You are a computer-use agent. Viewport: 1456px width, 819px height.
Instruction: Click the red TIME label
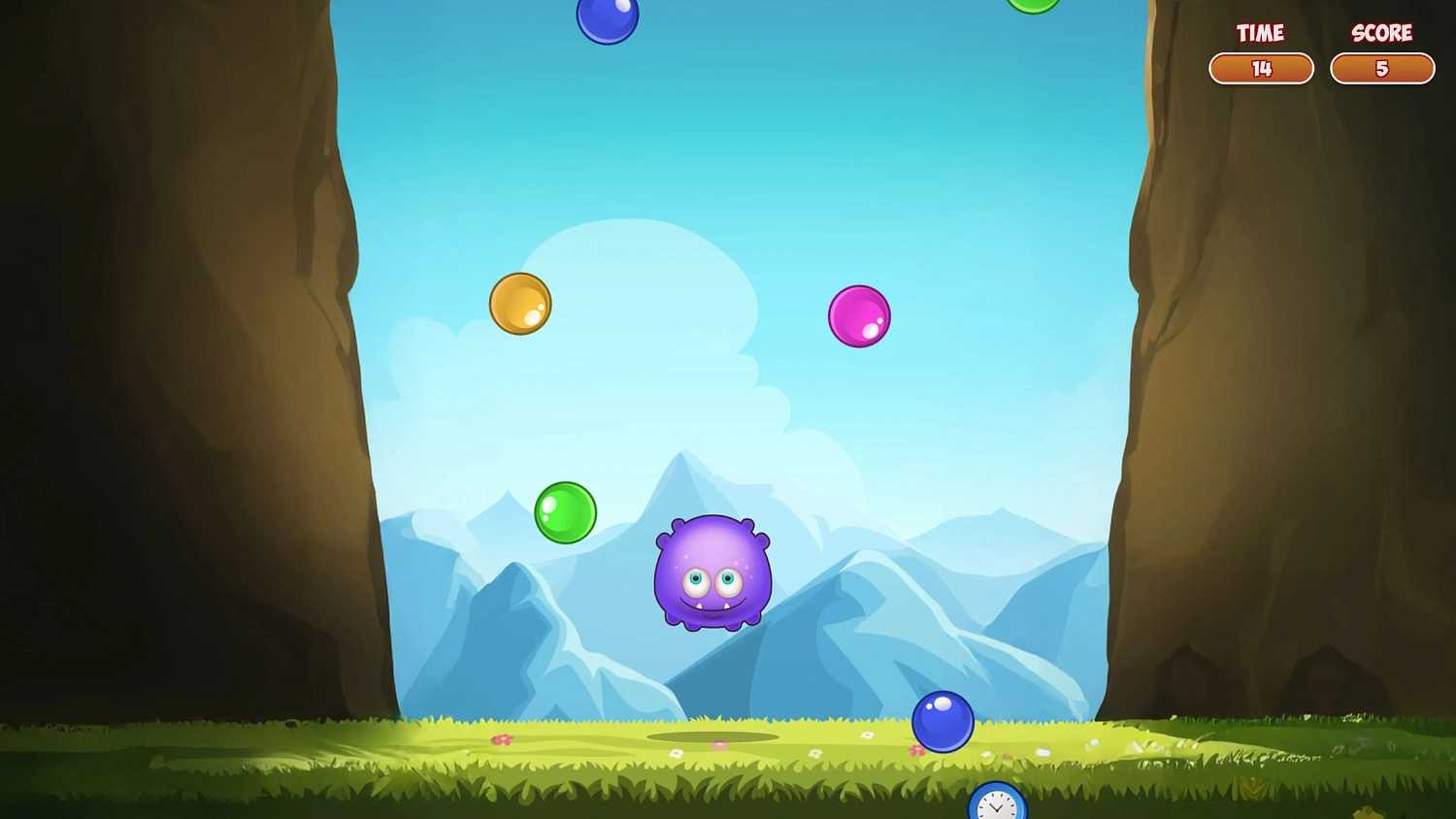1260,33
